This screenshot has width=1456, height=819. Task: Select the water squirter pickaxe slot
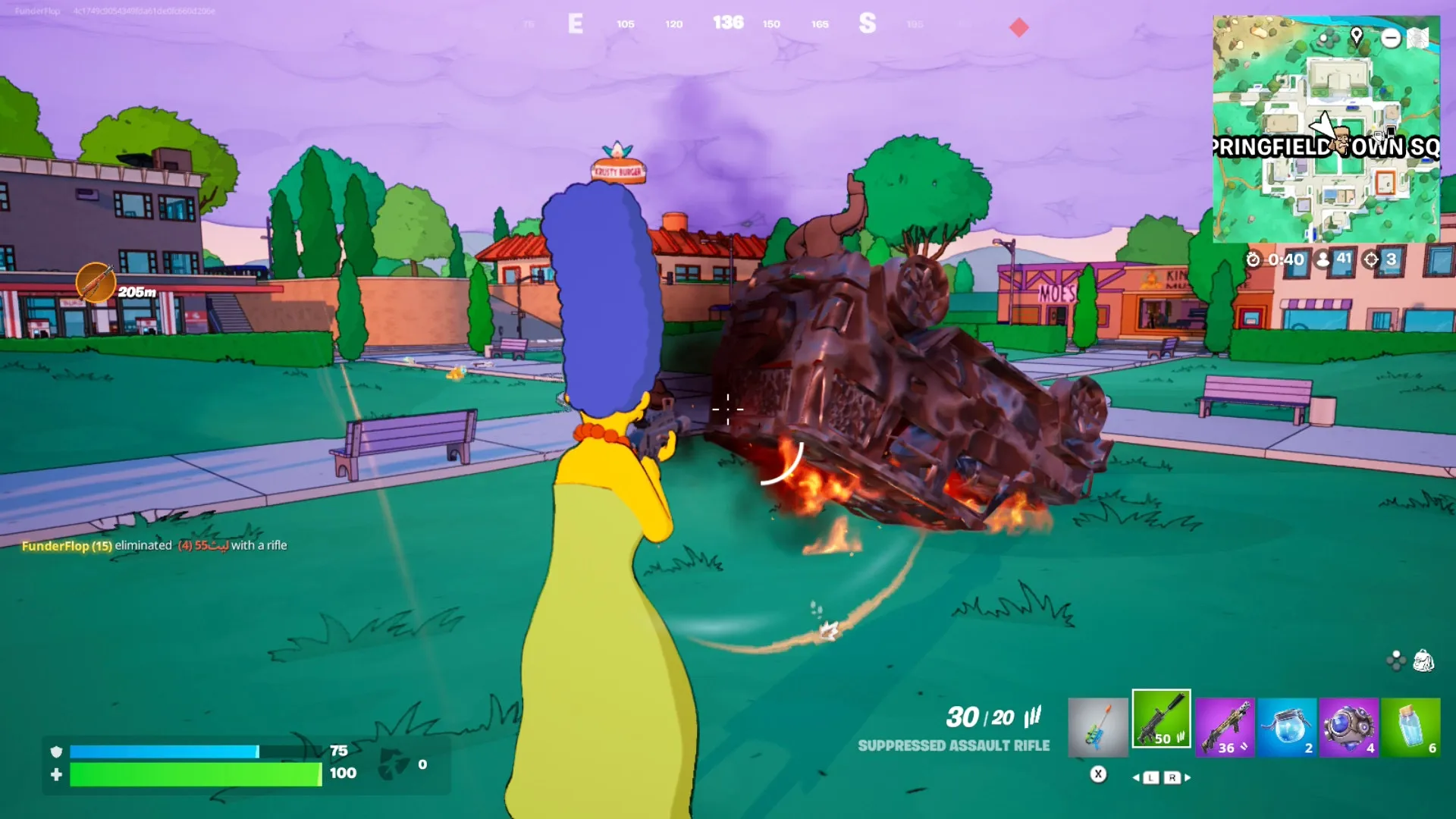click(1097, 727)
